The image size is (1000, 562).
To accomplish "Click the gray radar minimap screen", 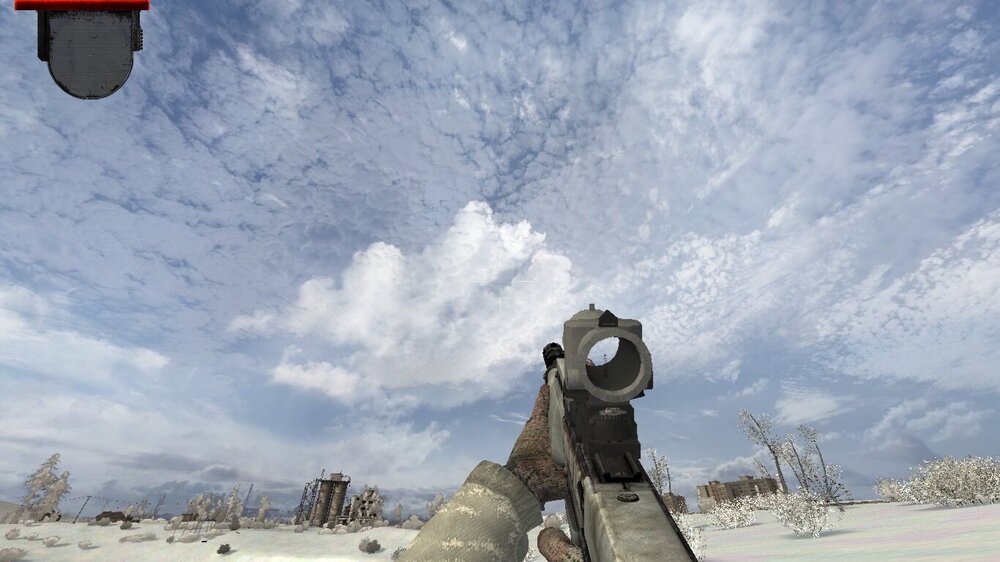I will point(90,52).
